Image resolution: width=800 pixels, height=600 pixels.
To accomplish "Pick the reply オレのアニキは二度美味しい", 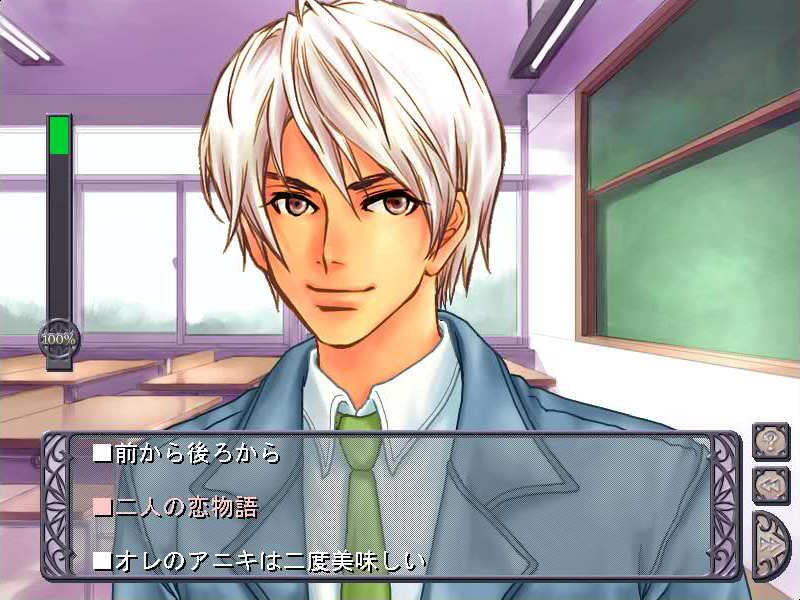I will [x=260, y=562].
